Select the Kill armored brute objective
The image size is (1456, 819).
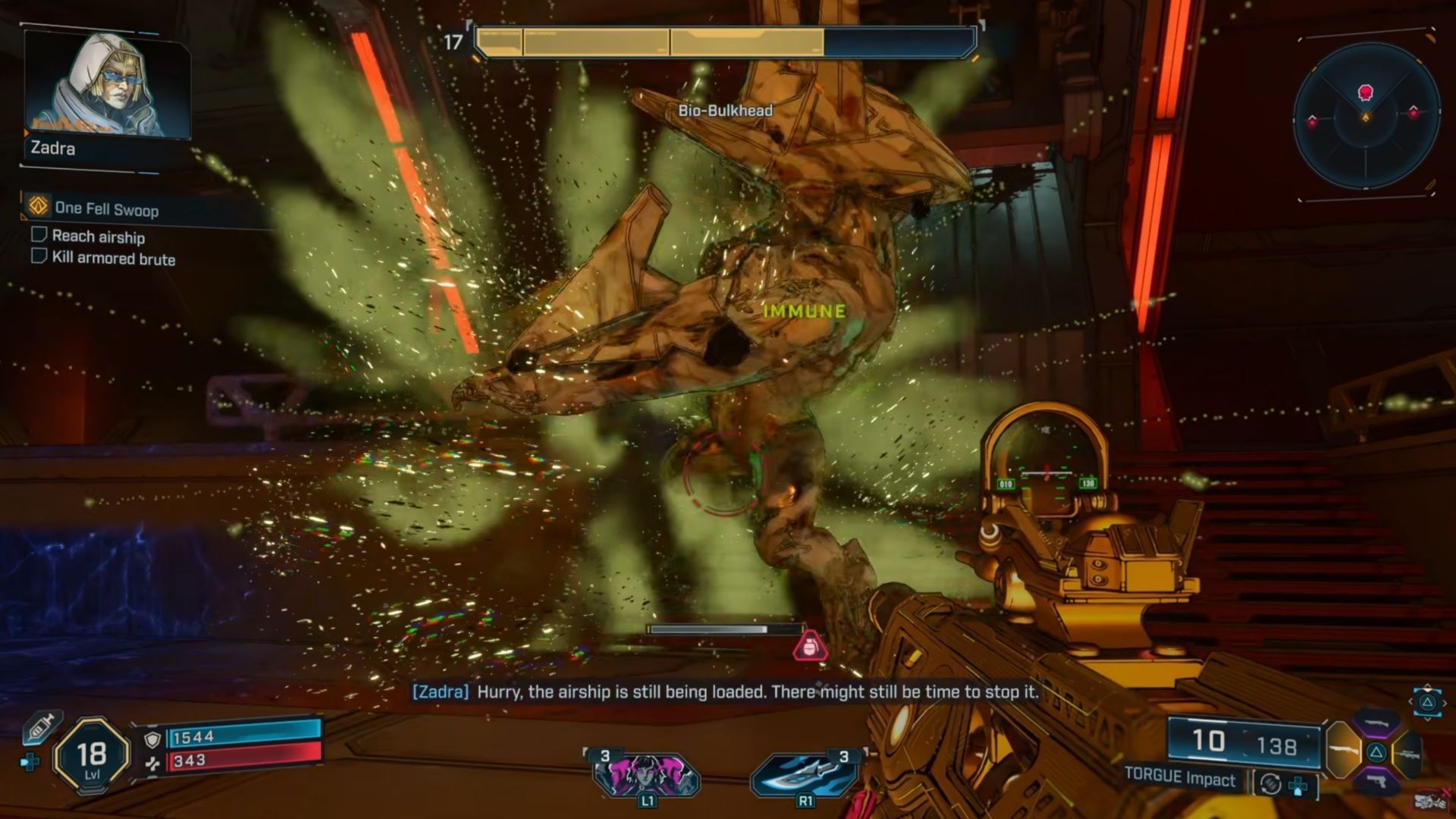113,258
